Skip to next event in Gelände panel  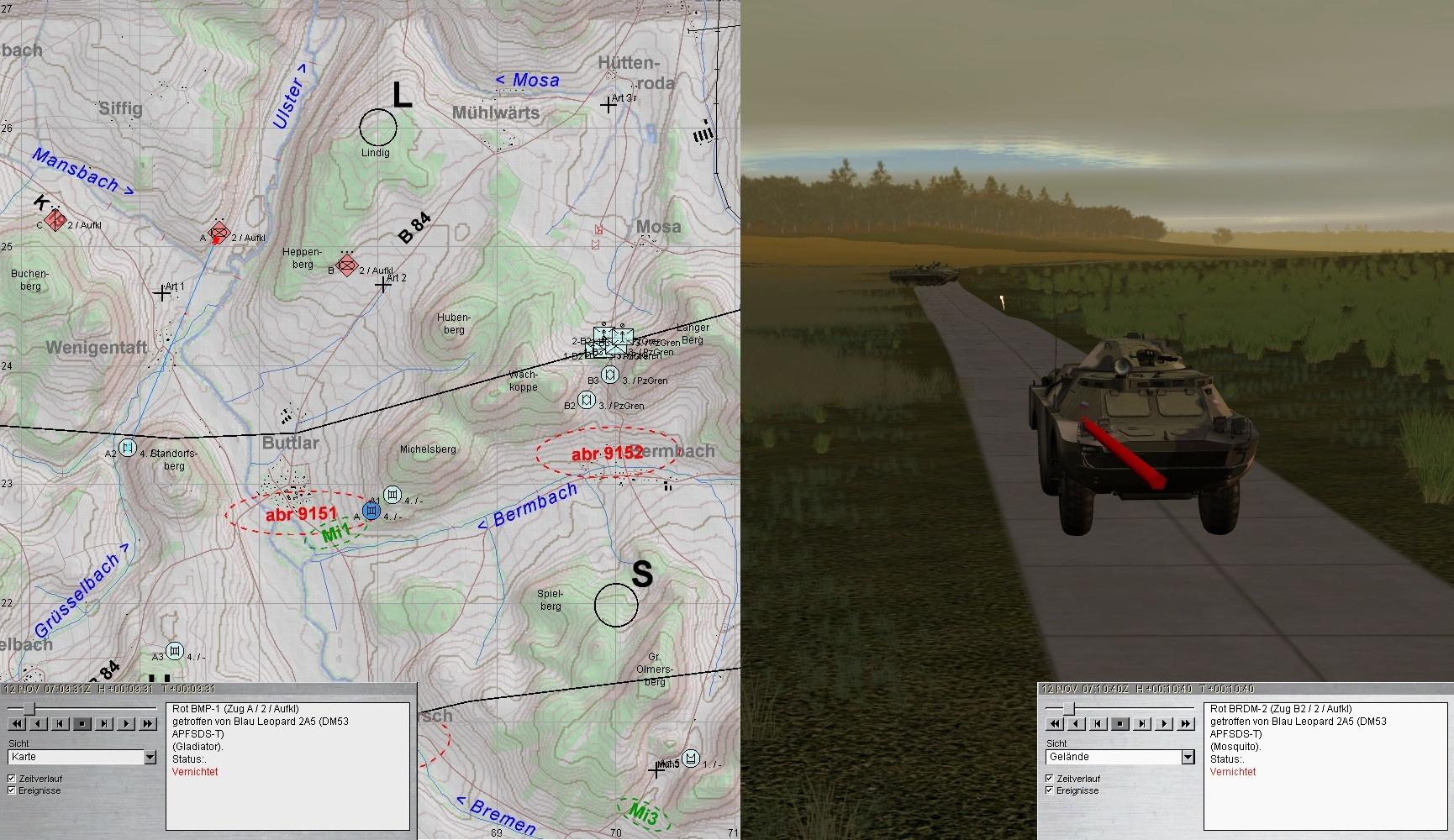click(1142, 723)
